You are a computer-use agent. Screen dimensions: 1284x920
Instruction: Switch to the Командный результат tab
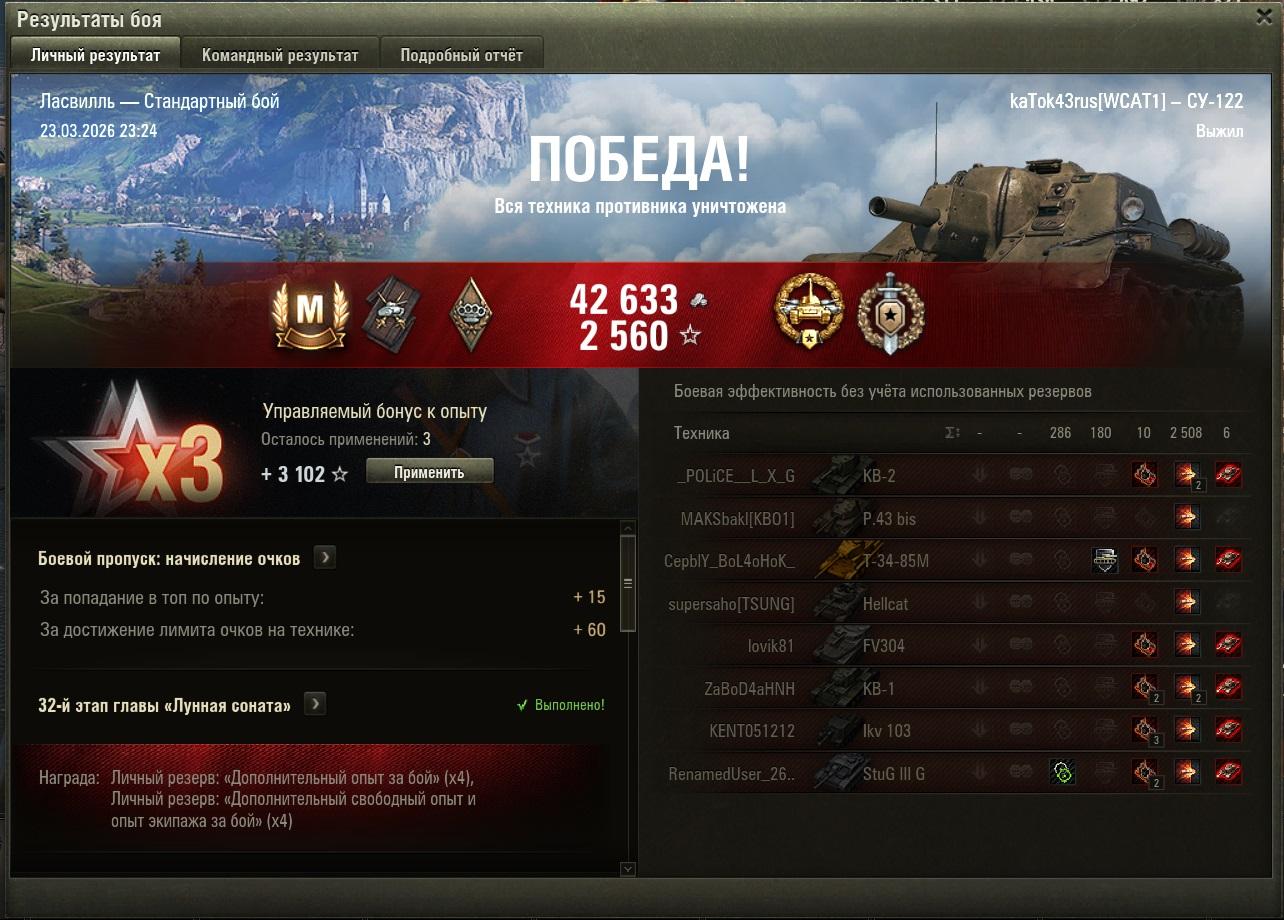point(279,55)
